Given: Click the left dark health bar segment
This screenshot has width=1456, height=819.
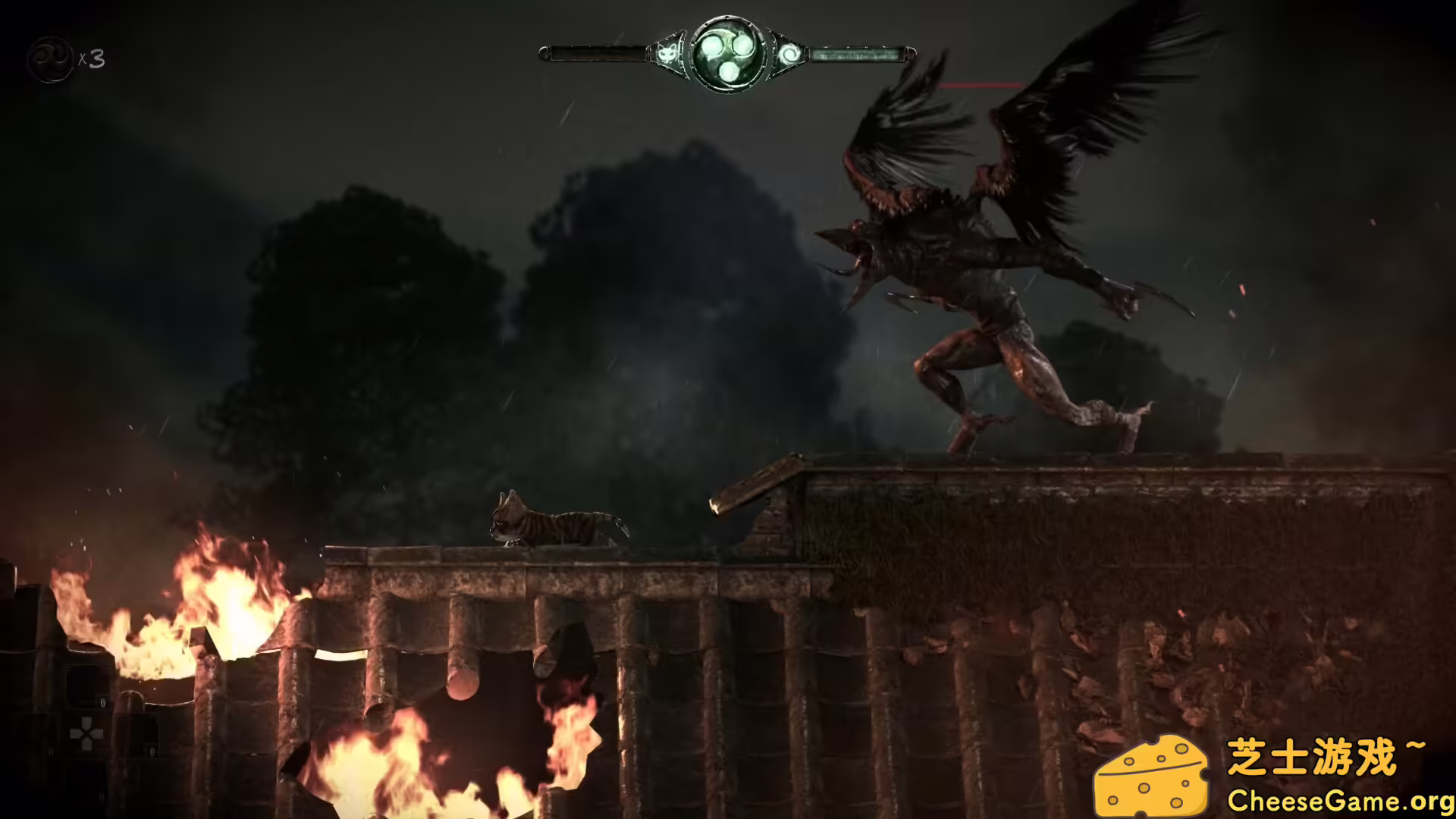Looking at the screenshot, I should (x=599, y=53).
